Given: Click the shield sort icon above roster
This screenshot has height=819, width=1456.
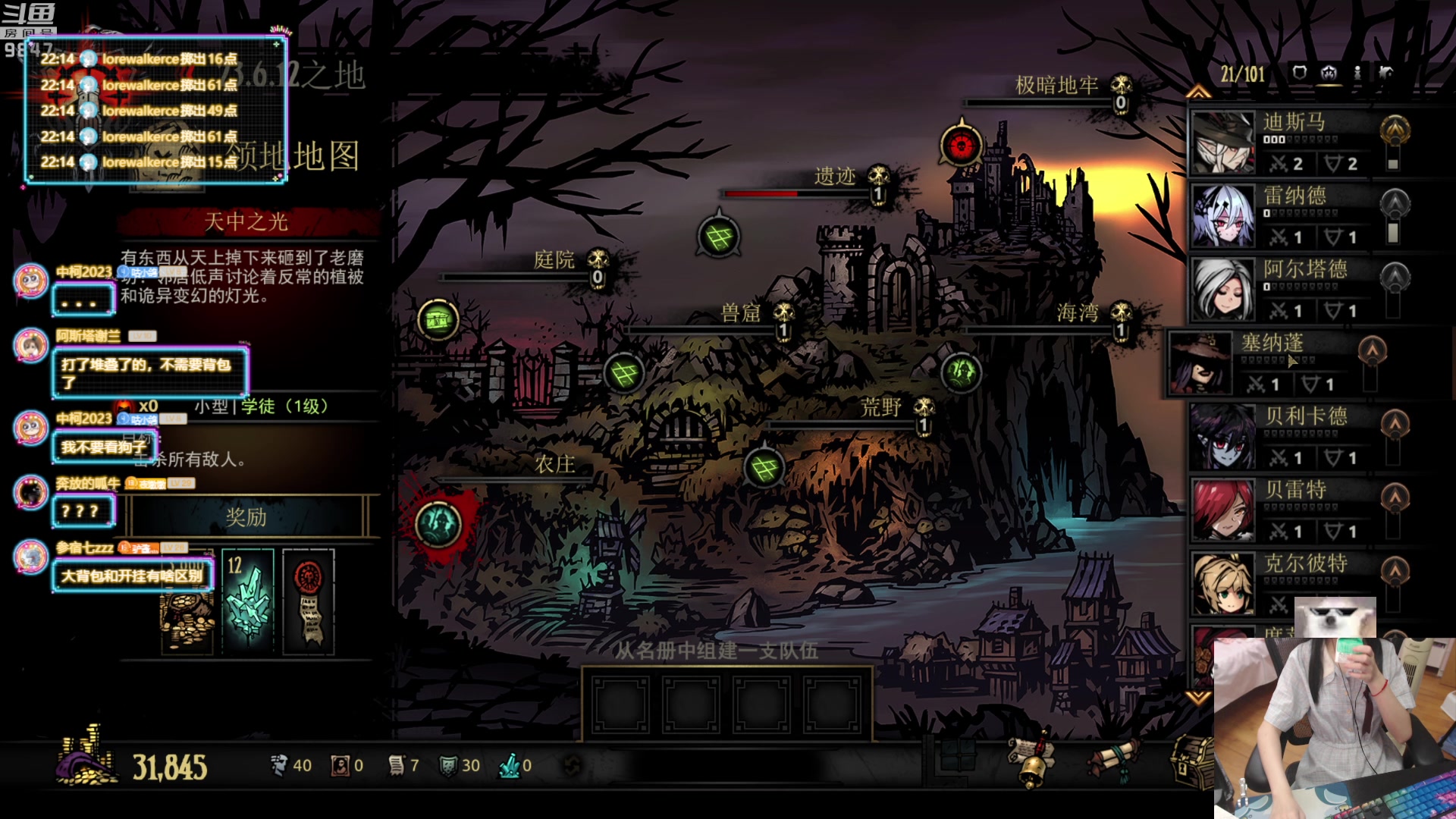Looking at the screenshot, I should [x=1299, y=73].
